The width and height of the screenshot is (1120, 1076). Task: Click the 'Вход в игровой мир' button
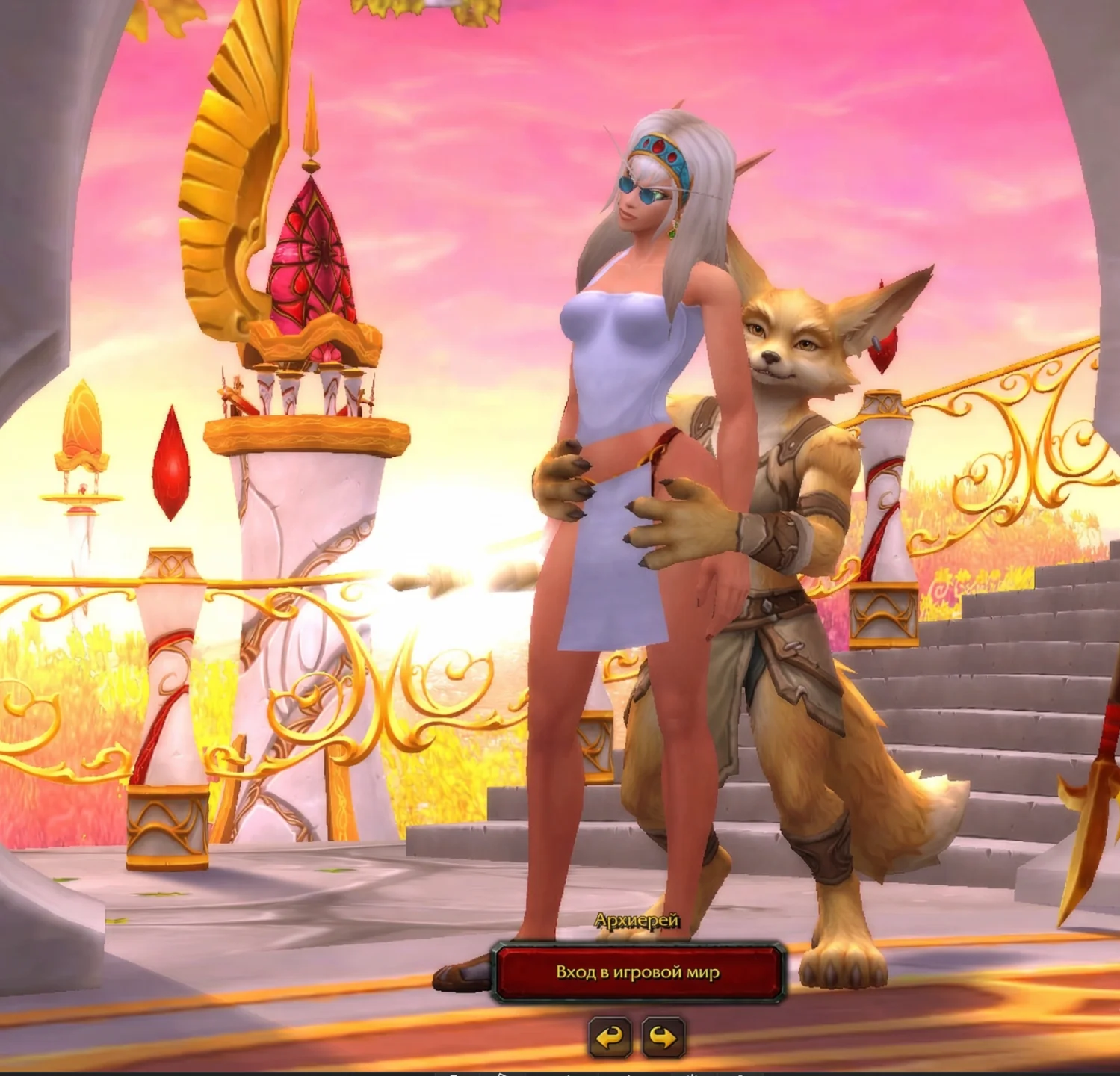click(x=637, y=972)
